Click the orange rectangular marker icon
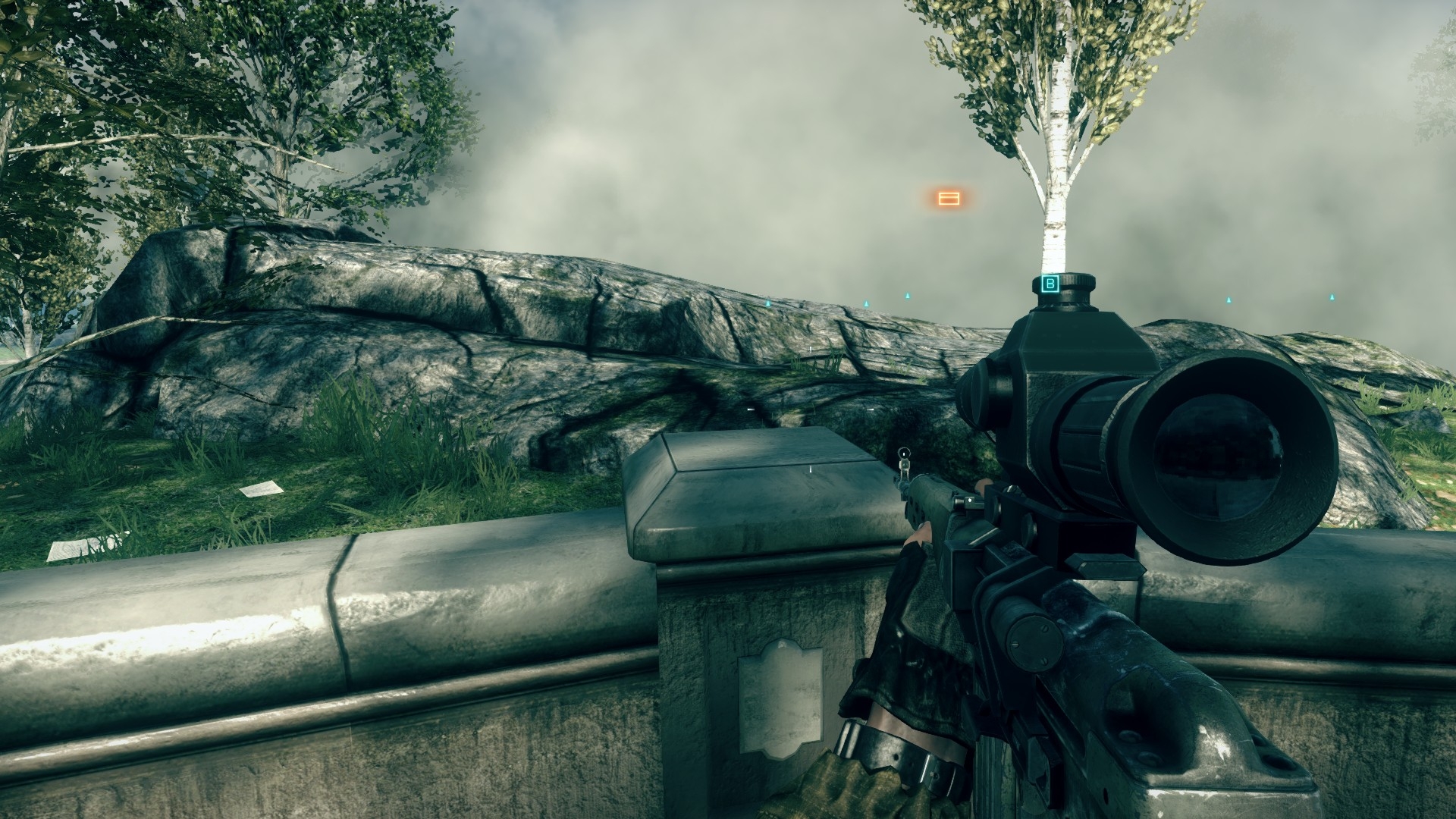Screen dimensions: 1456x819 [x=949, y=198]
